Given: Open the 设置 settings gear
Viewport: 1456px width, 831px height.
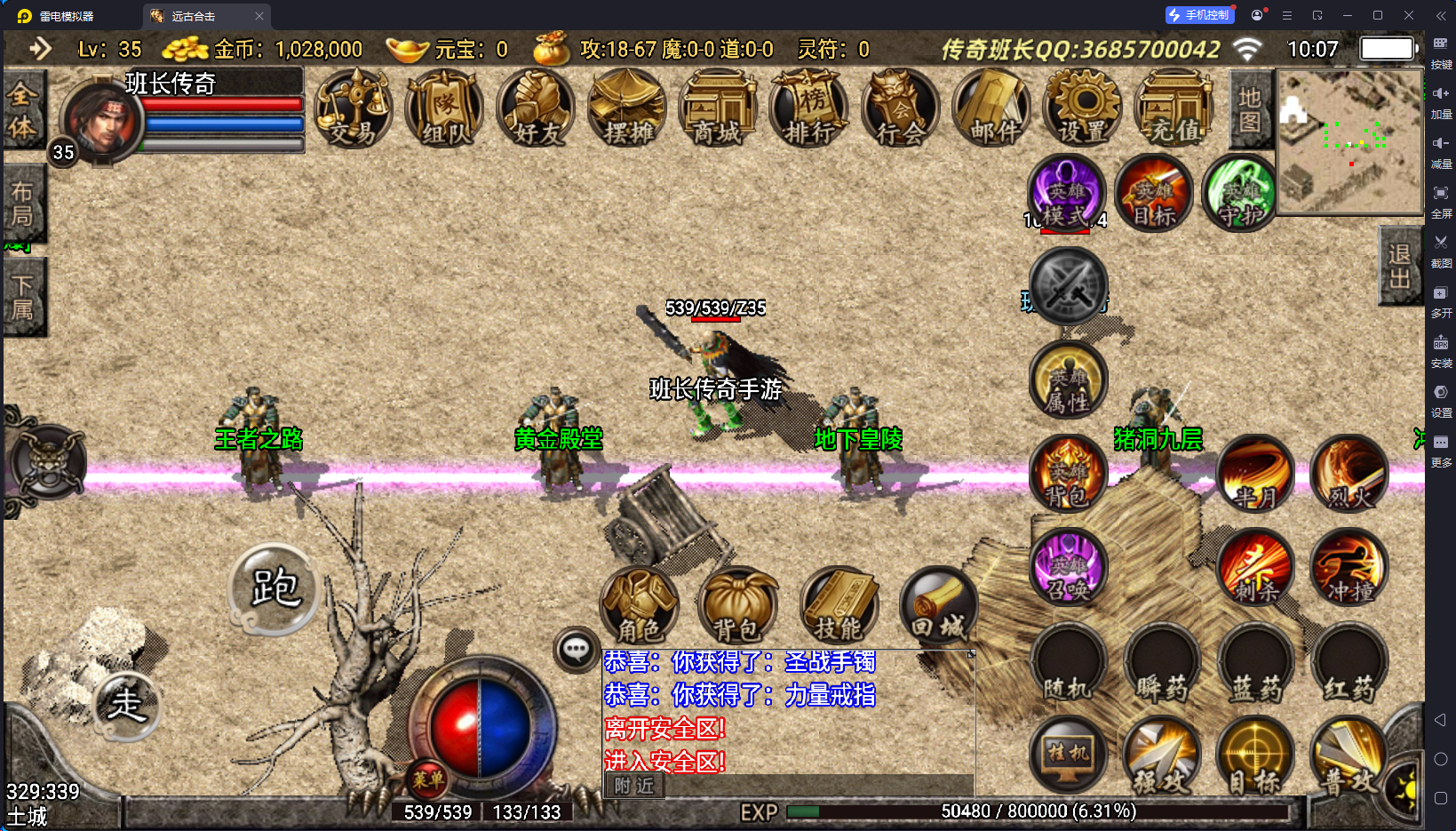Looking at the screenshot, I should pos(1083,109).
